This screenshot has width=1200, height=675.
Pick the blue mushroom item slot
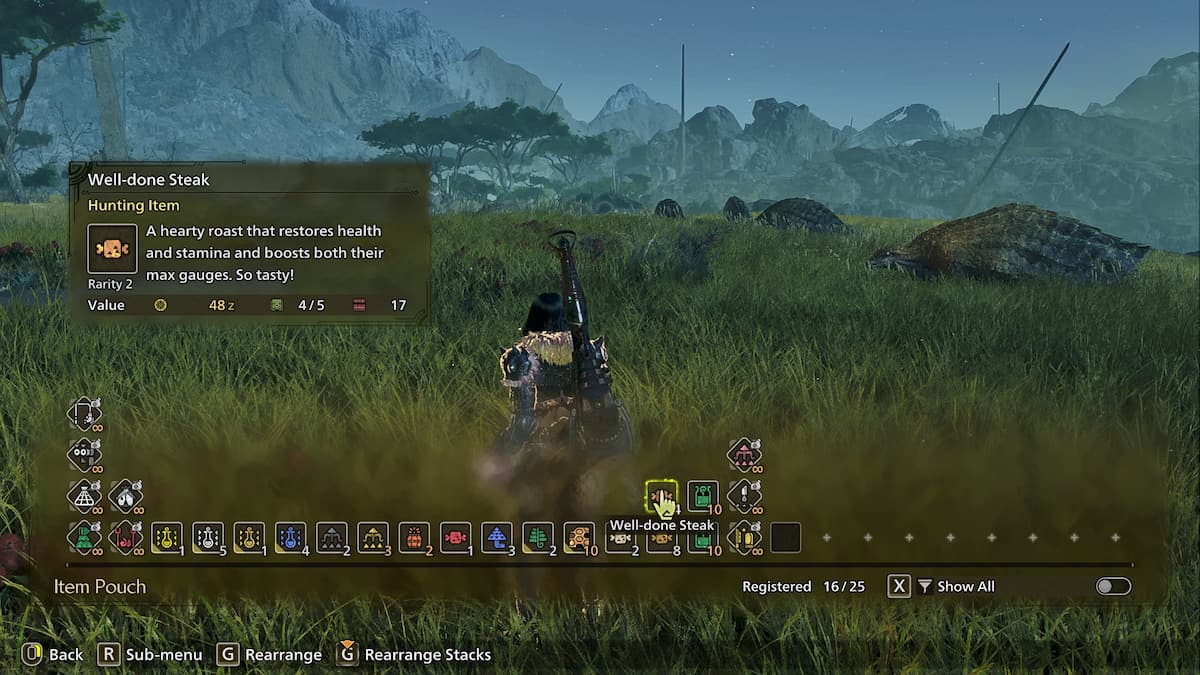coord(497,538)
